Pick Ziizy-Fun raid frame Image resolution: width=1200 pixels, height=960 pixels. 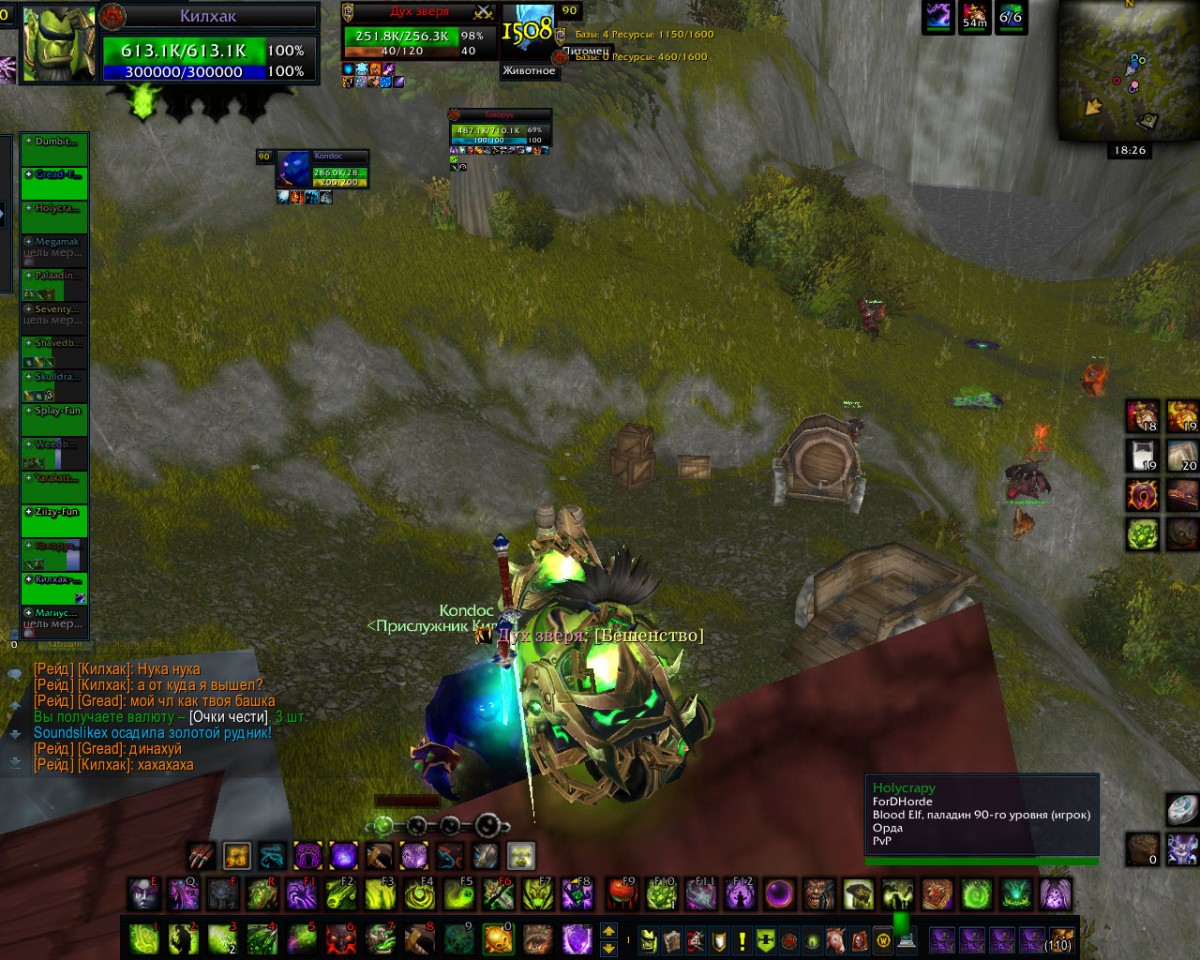click(x=55, y=520)
